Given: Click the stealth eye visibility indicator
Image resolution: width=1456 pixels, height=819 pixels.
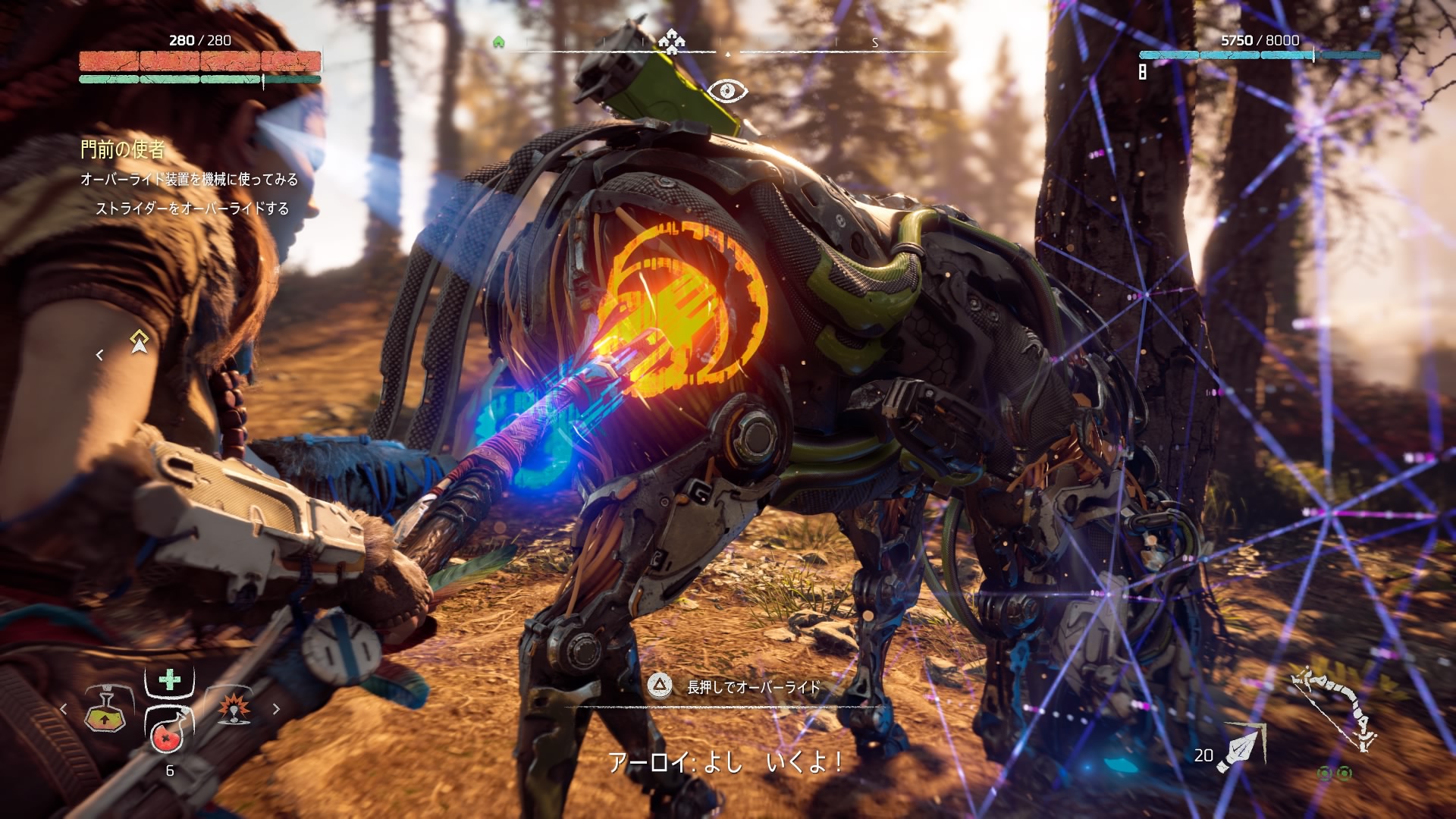Looking at the screenshot, I should 726,92.
